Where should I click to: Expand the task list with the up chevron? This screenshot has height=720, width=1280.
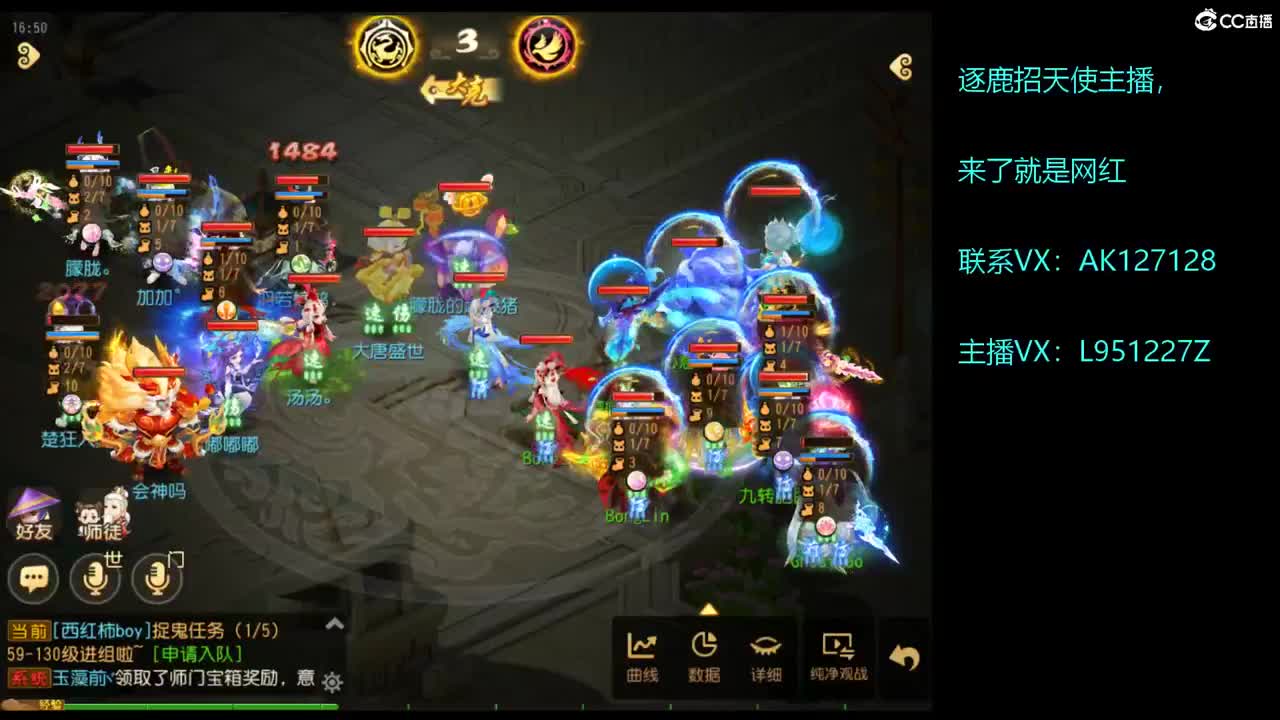(x=333, y=623)
